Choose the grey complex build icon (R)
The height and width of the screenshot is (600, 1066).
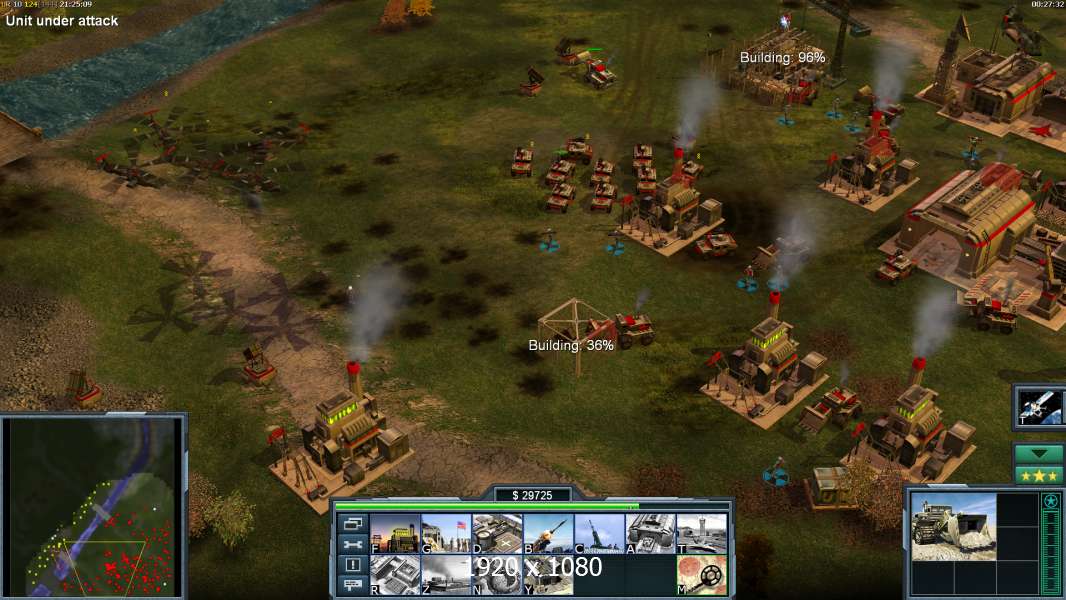pos(395,575)
